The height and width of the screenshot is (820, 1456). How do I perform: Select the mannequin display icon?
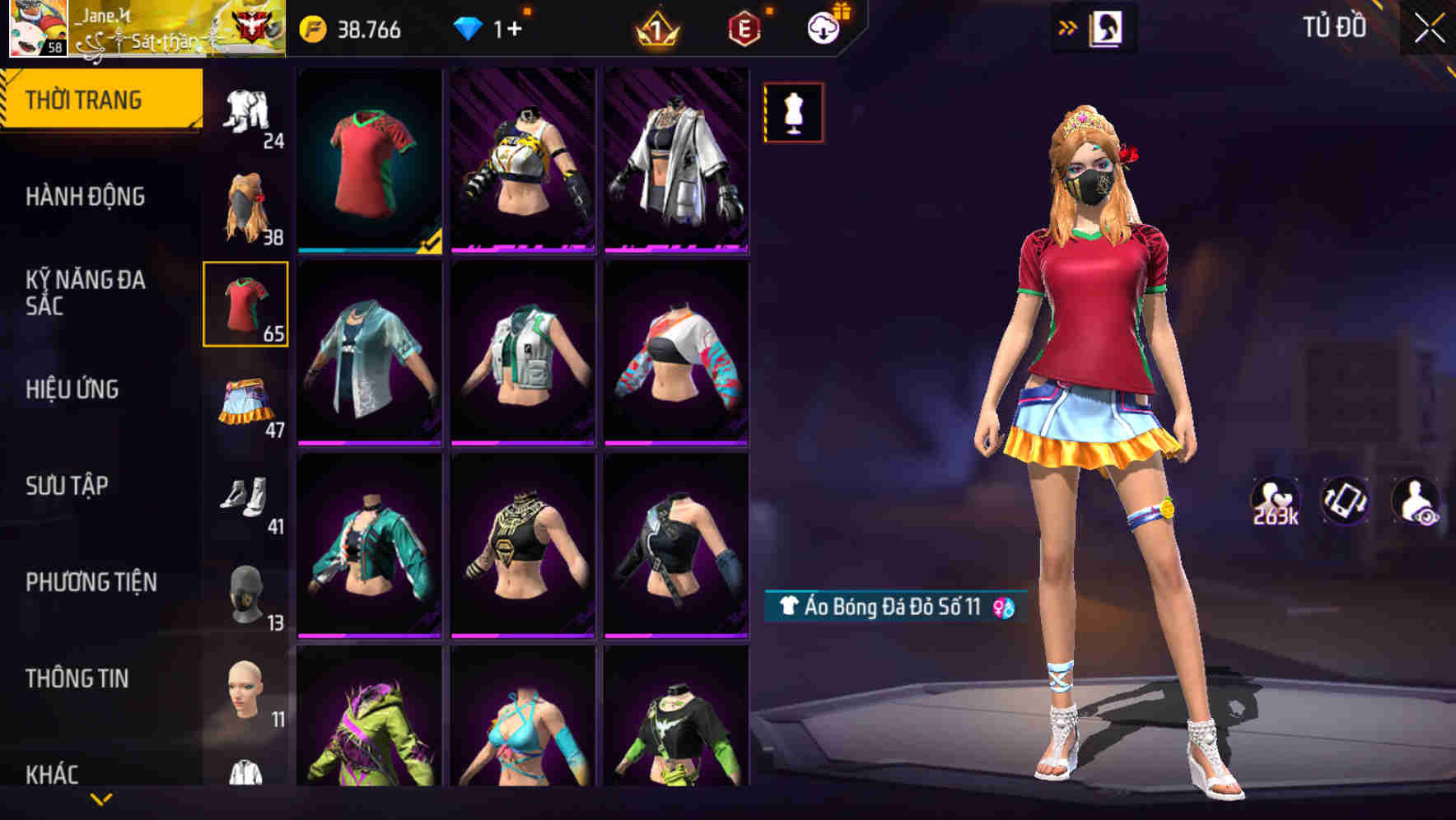pyautogui.click(x=793, y=112)
